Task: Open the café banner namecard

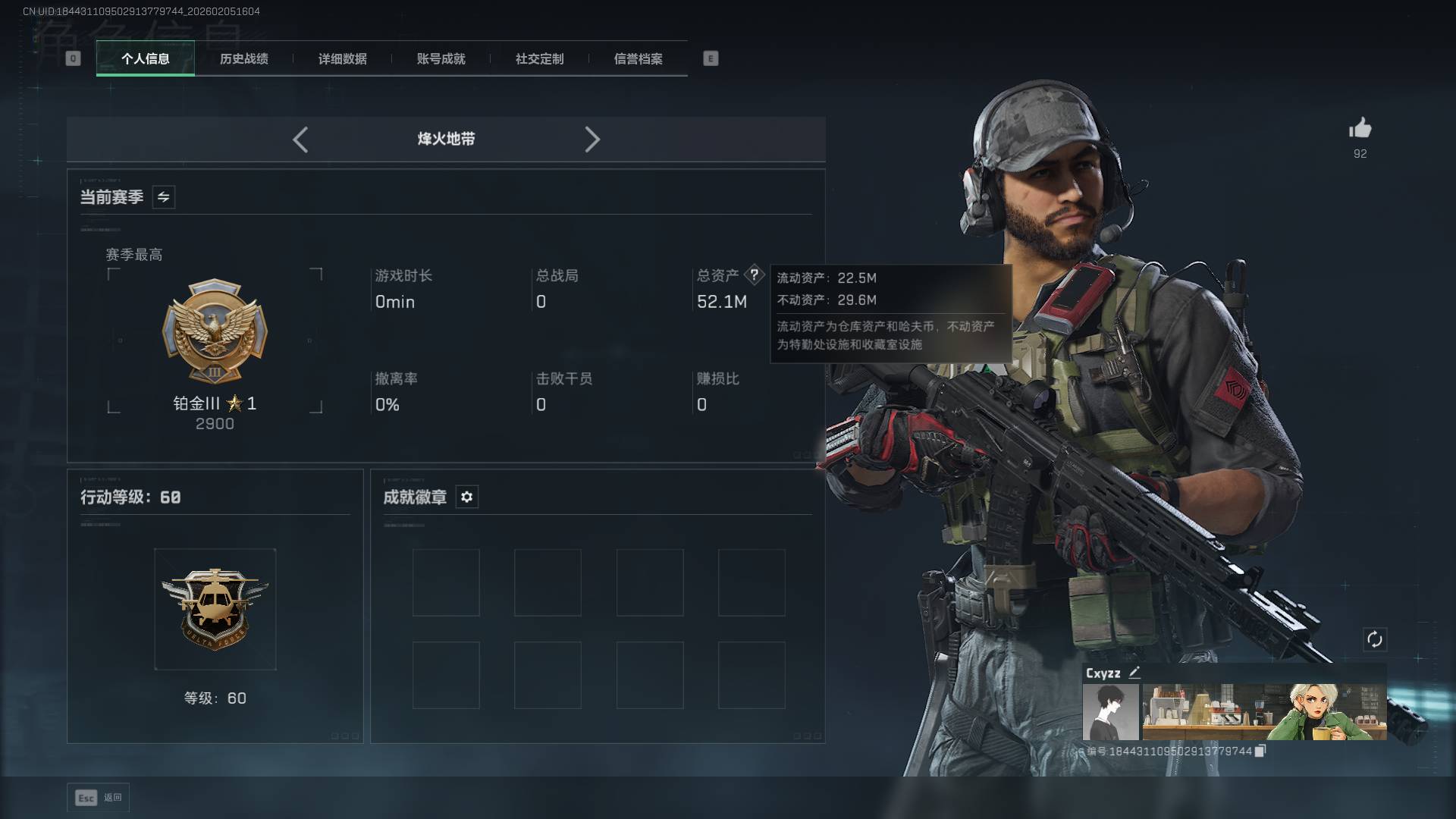Action: (1264, 712)
